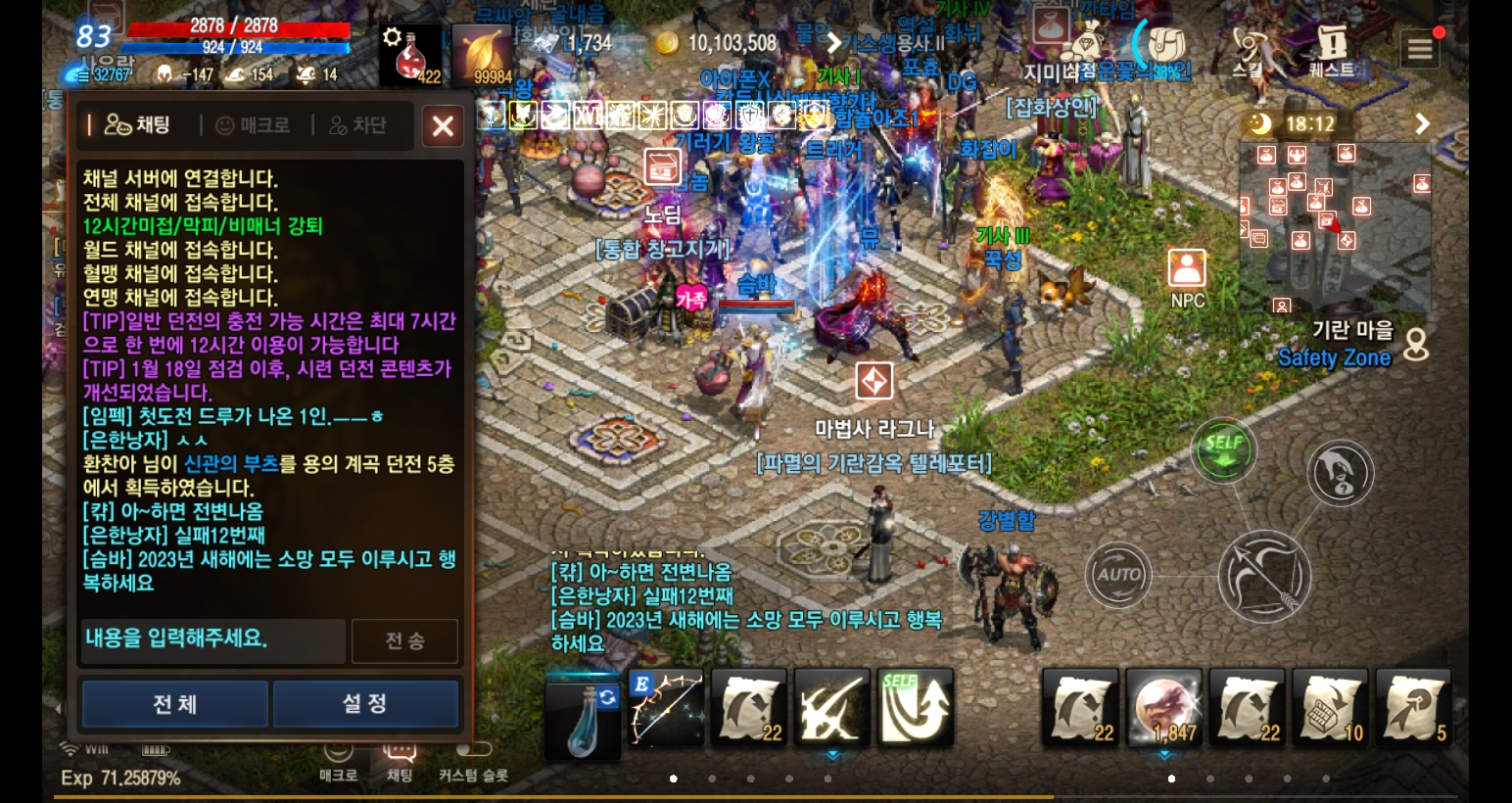Expand the right arrow next to 가스생용사 II
1512x803 pixels.
tap(833, 43)
